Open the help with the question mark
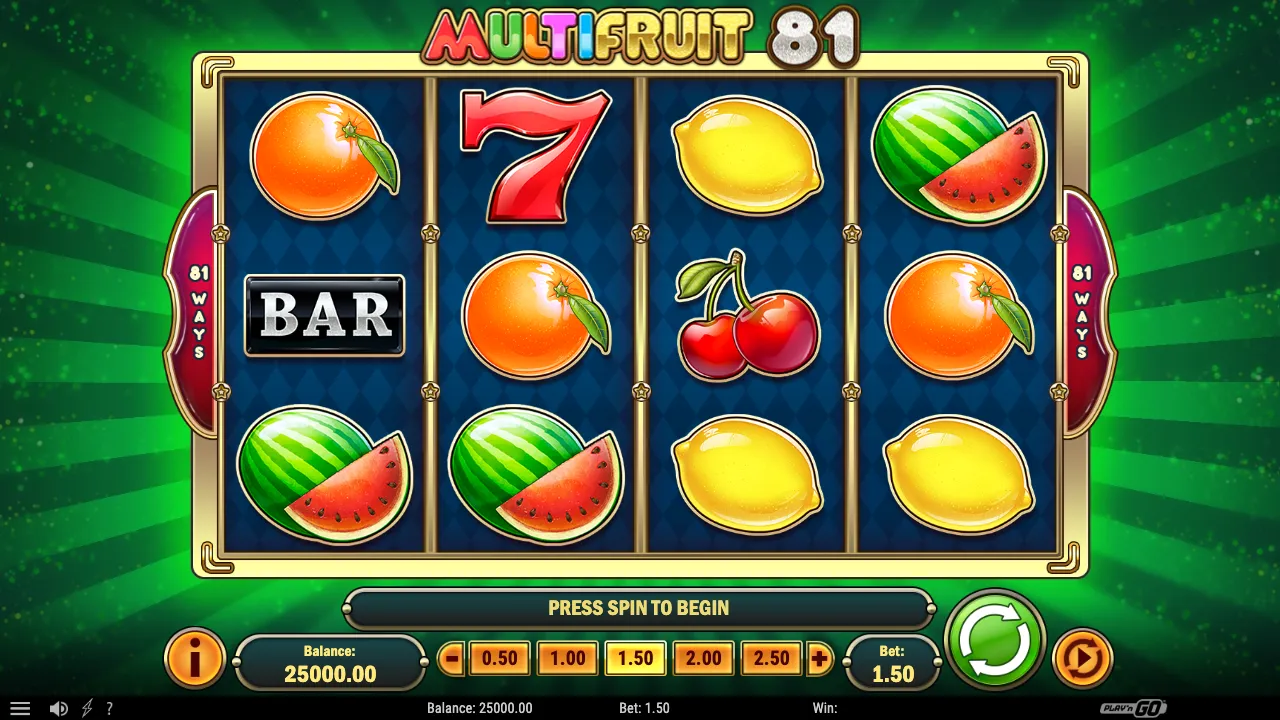Image resolution: width=1280 pixels, height=720 pixels. click(x=110, y=708)
